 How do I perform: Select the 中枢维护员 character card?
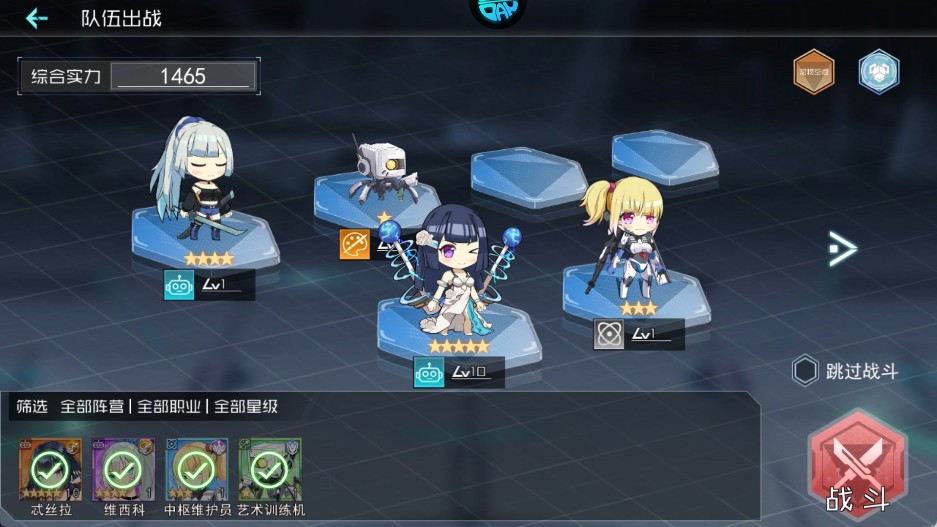[x=196, y=469]
